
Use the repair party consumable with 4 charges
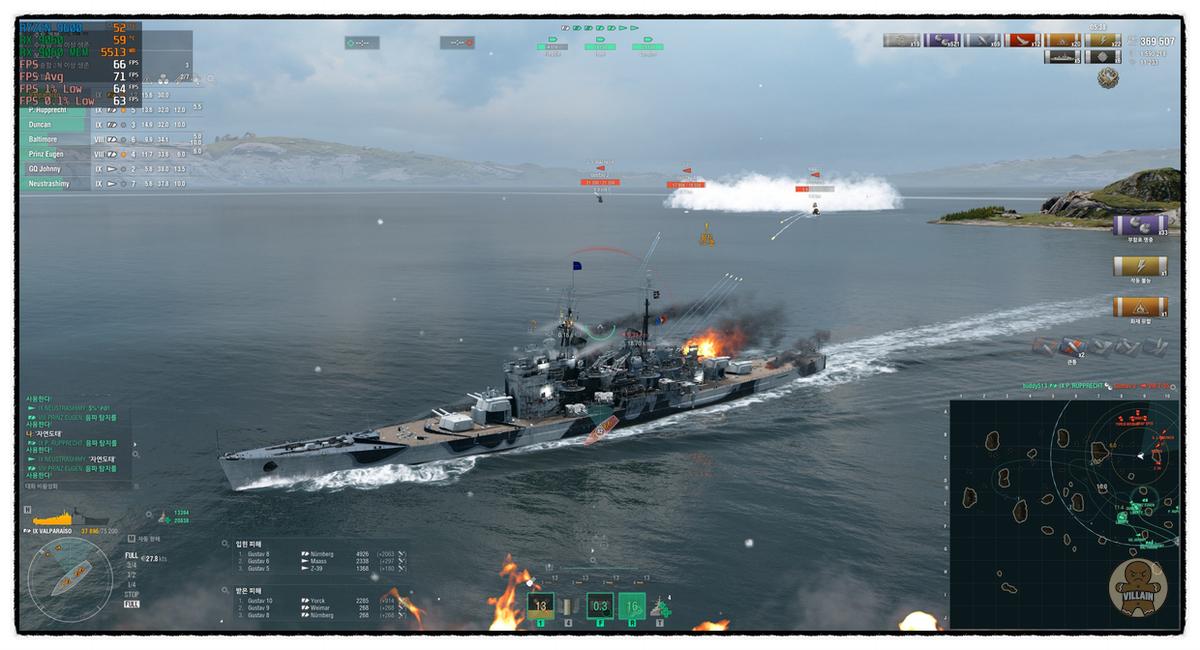[x=660, y=606]
